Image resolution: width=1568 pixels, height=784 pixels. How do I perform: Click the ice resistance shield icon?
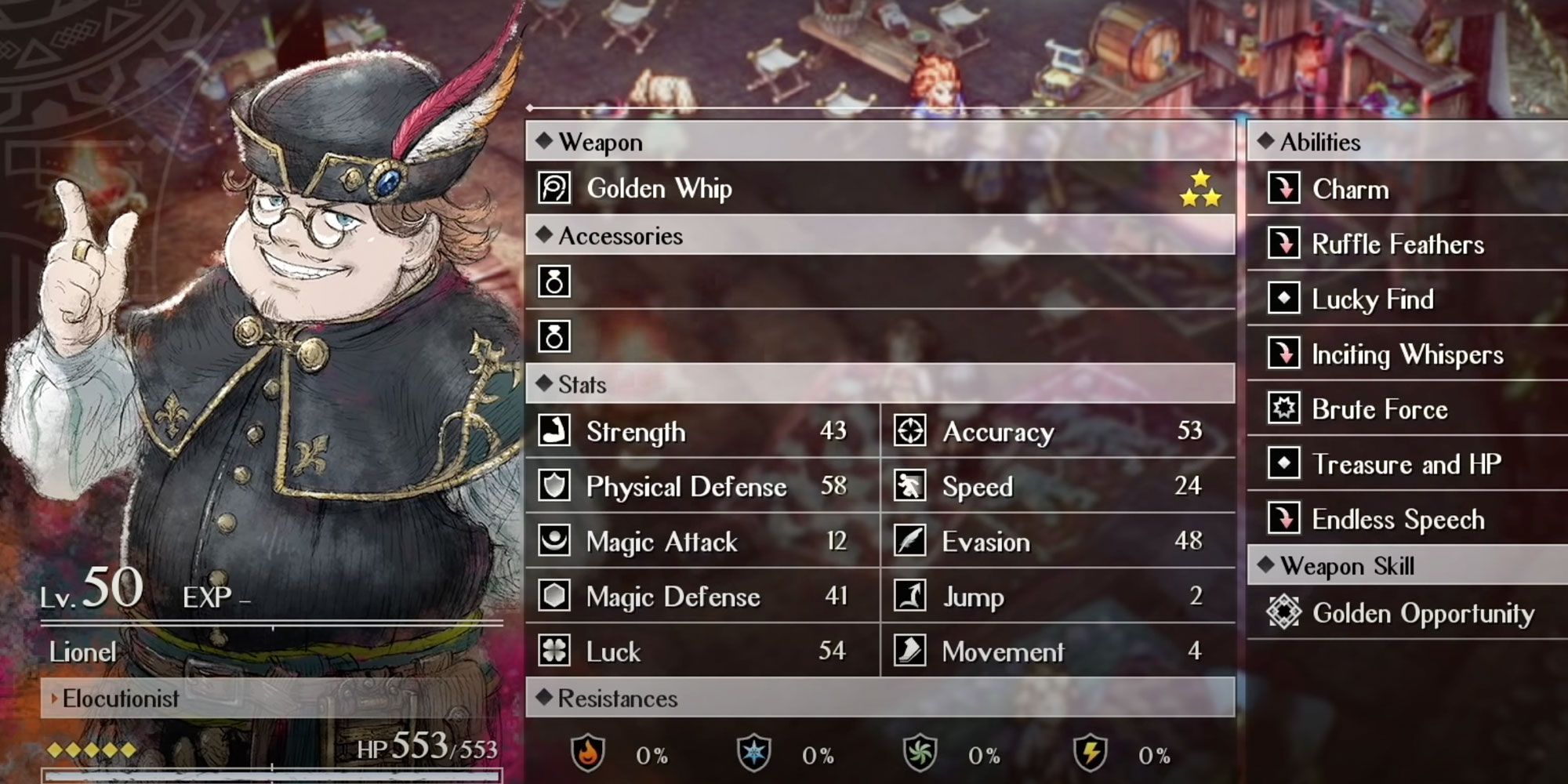(x=753, y=755)
